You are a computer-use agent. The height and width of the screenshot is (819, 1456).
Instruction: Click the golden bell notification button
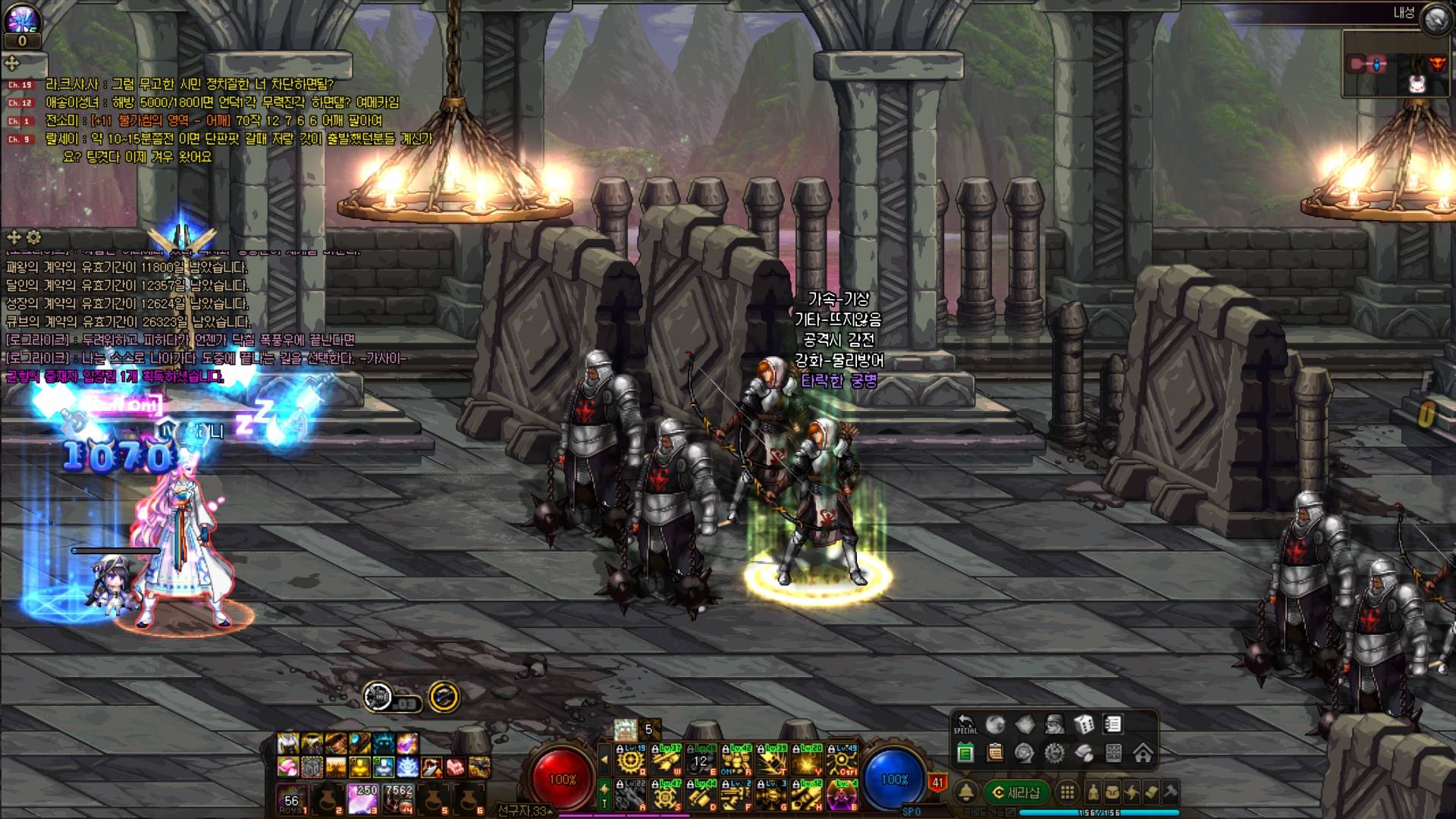tap(965, 792)
